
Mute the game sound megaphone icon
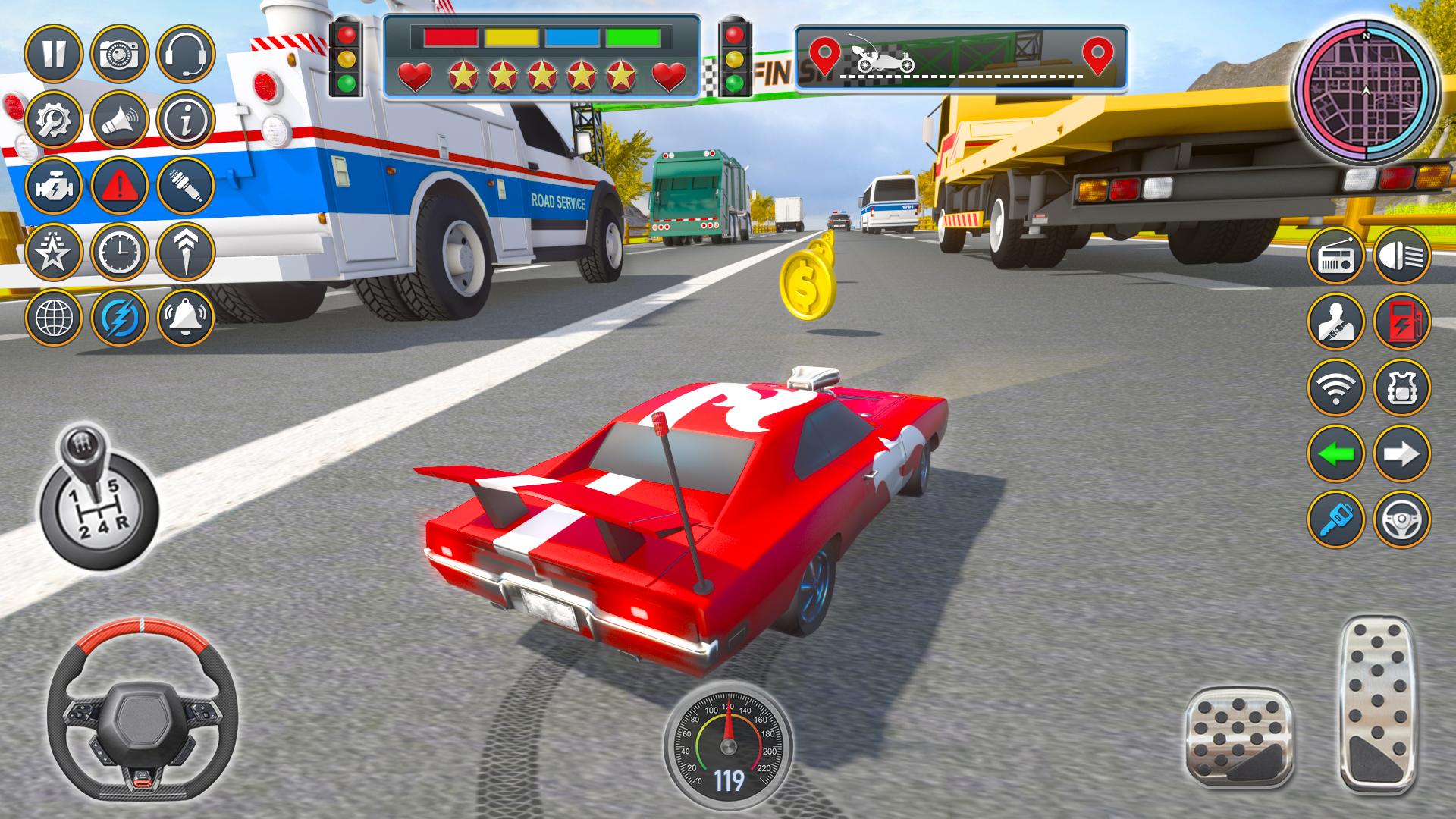(x=120, y=120)
